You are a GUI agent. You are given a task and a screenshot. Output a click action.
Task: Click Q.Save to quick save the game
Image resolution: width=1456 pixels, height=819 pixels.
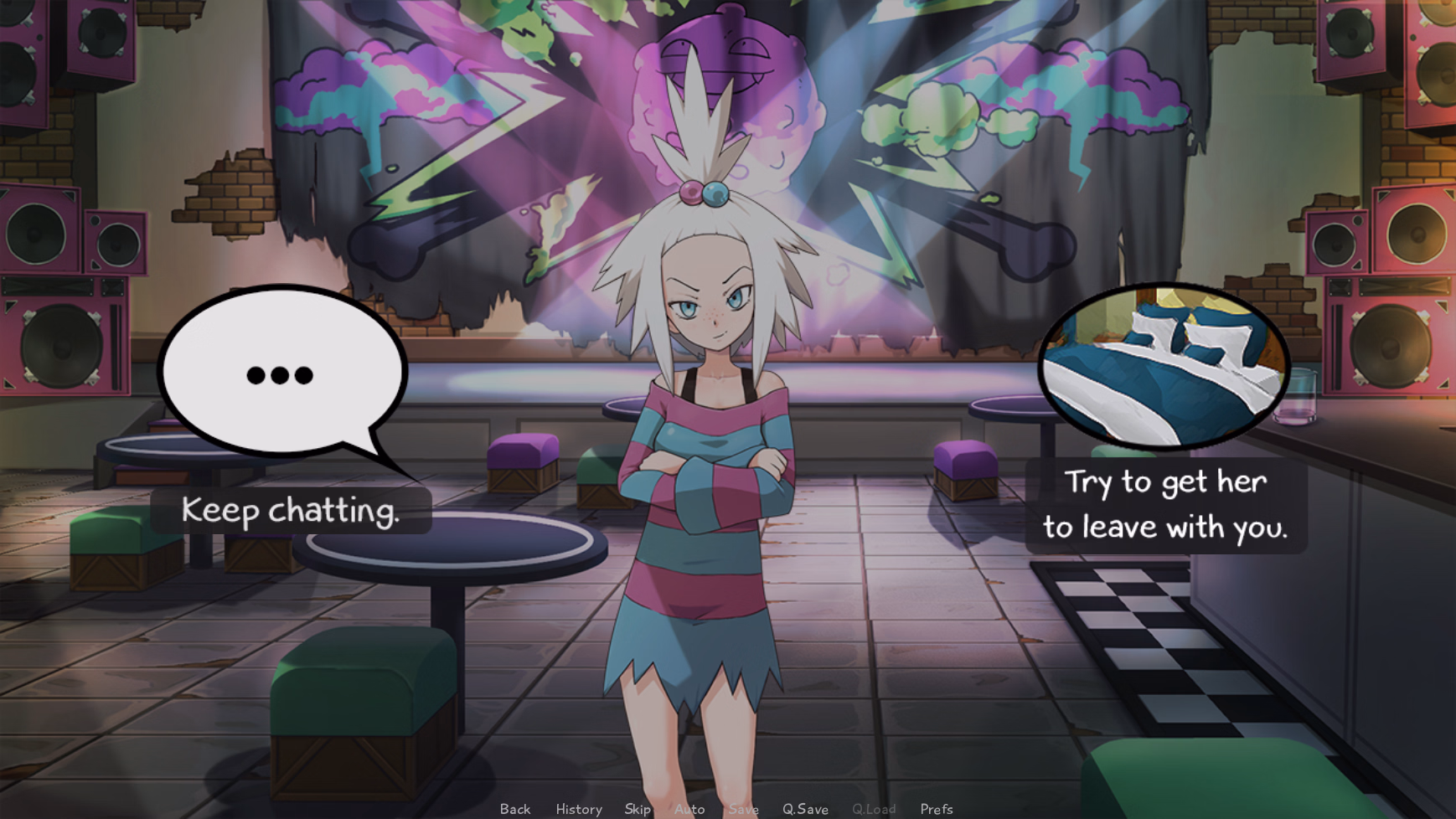(806, 809)
